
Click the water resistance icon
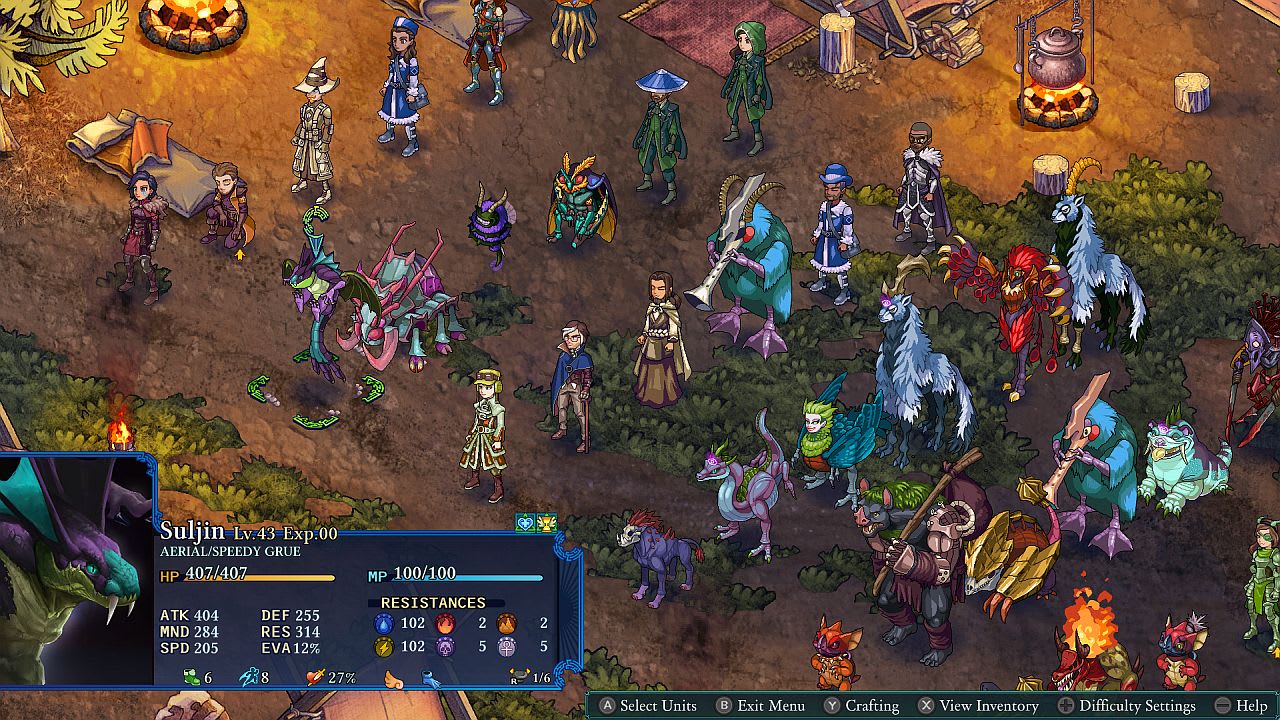click(x=384, y=623)
